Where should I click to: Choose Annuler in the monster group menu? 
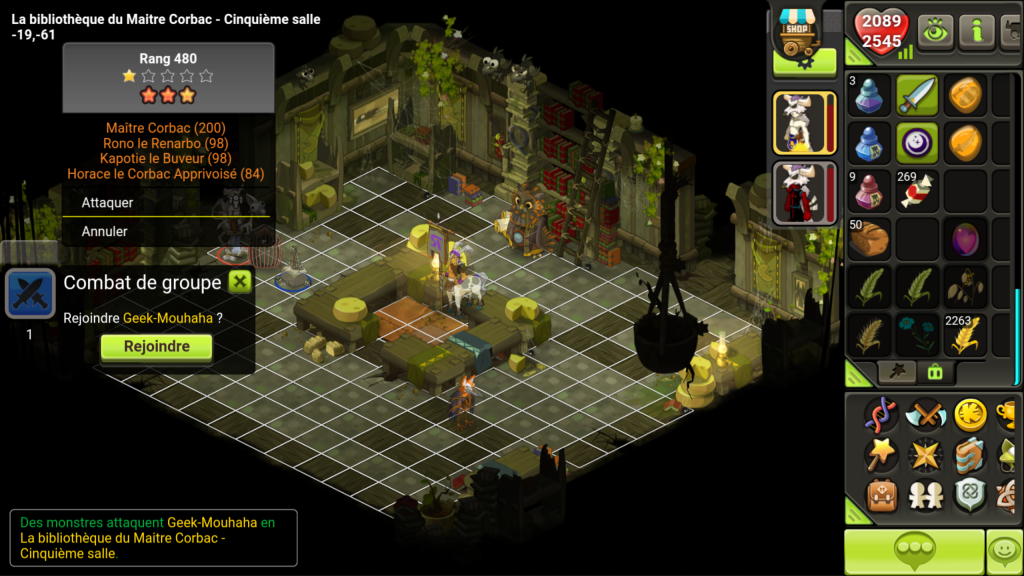(105, 231)
